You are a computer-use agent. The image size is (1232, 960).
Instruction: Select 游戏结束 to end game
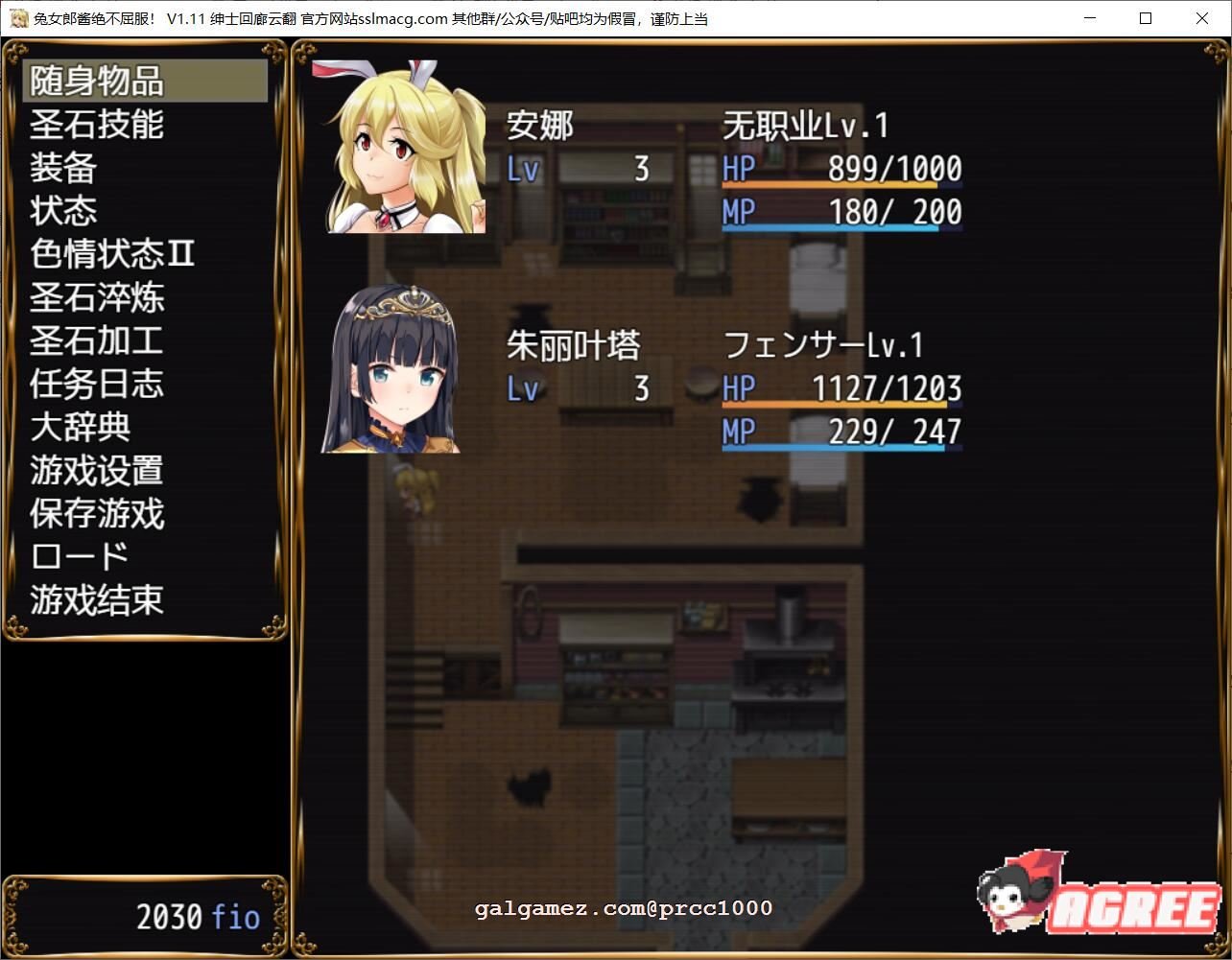click(x=97, y=599)
